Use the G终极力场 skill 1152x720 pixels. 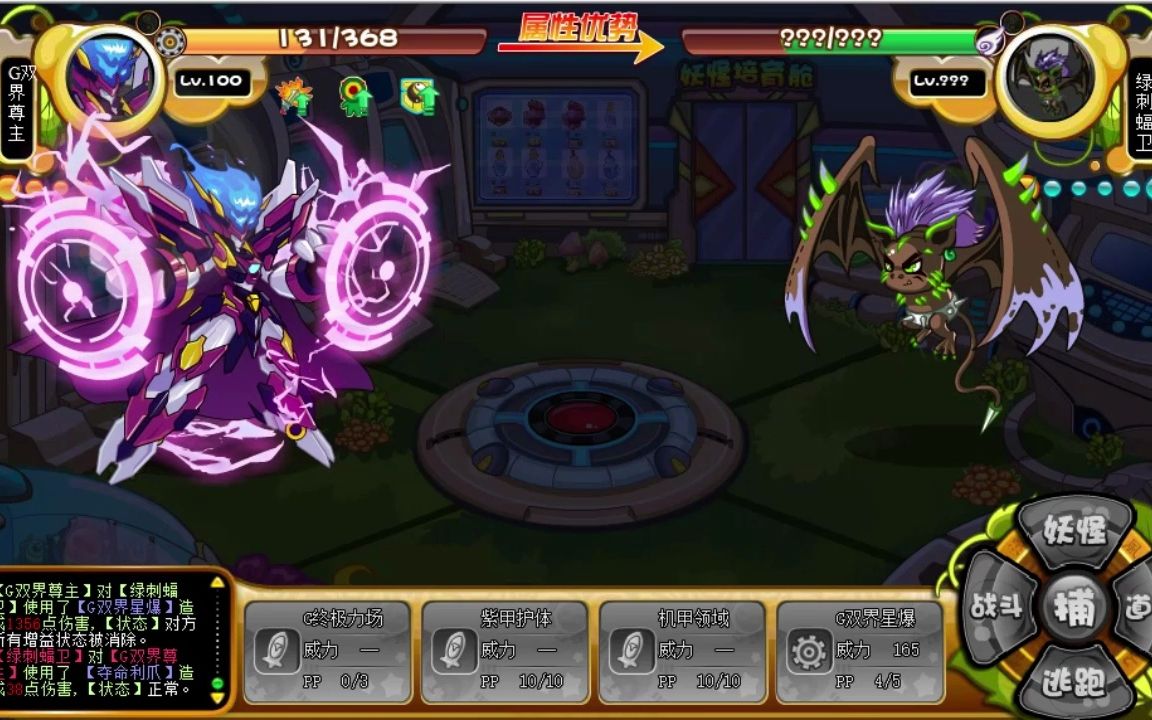pos(327,651)
